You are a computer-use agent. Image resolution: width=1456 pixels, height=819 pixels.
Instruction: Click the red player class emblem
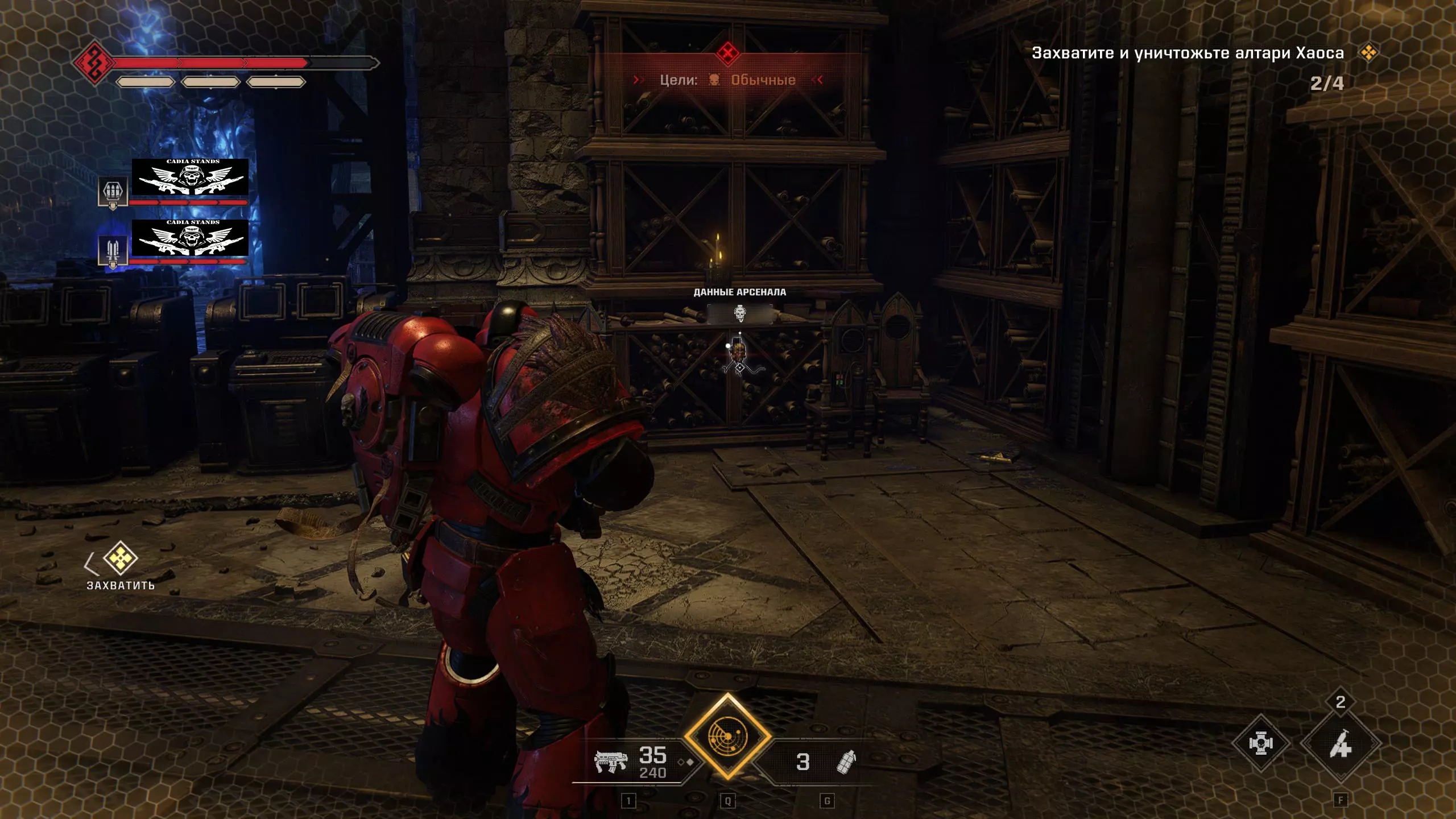(93, 63)
